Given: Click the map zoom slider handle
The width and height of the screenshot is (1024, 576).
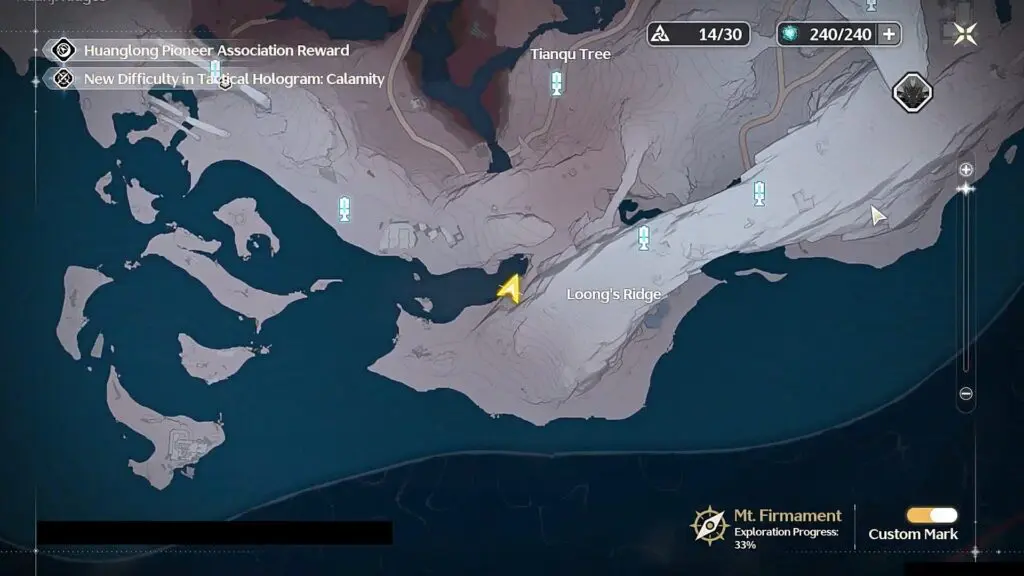Looking at the screenshot, I should 966,188.
